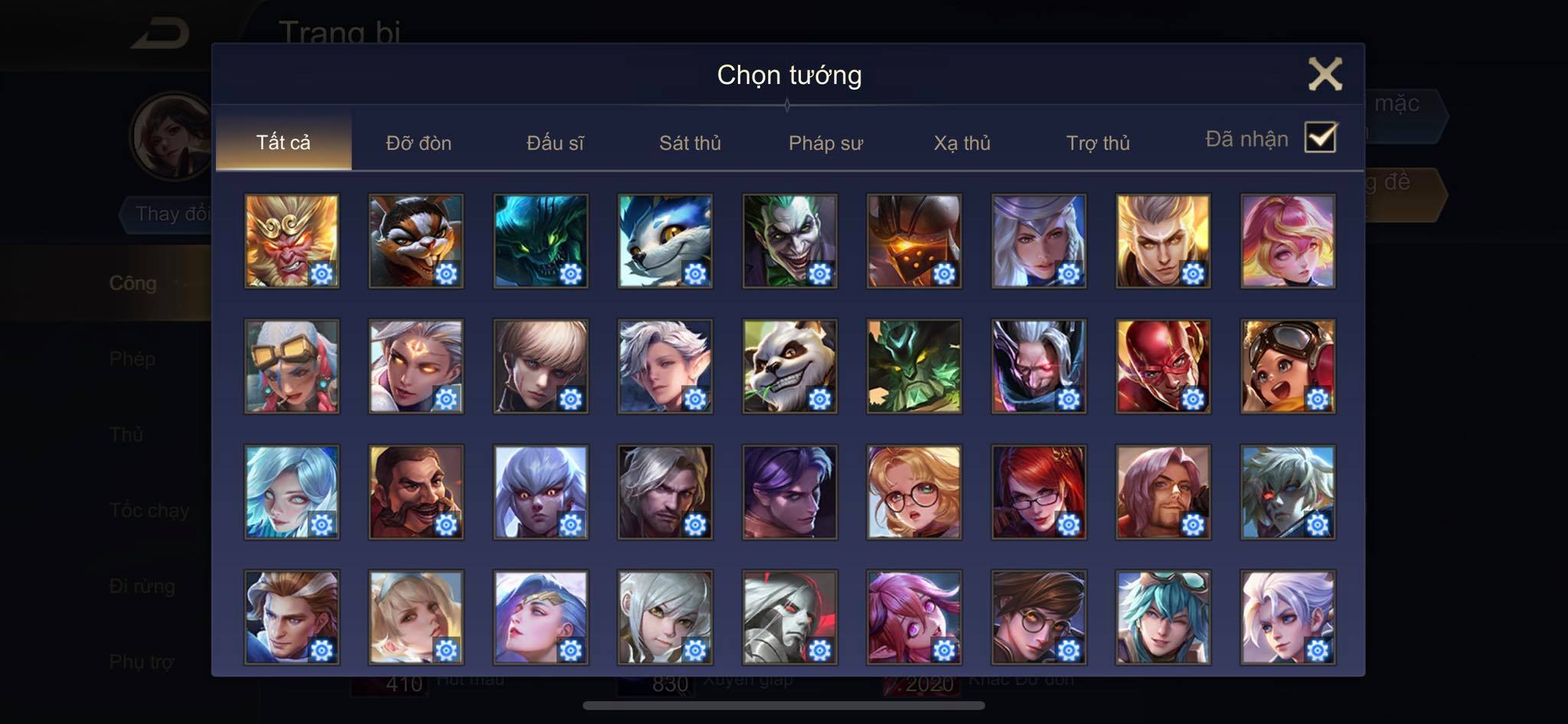Image resolution: width=1568 pixels, height=724 pixels.
Task: View the Trợ thủ heroes
Action: [x=1098, y=143]
